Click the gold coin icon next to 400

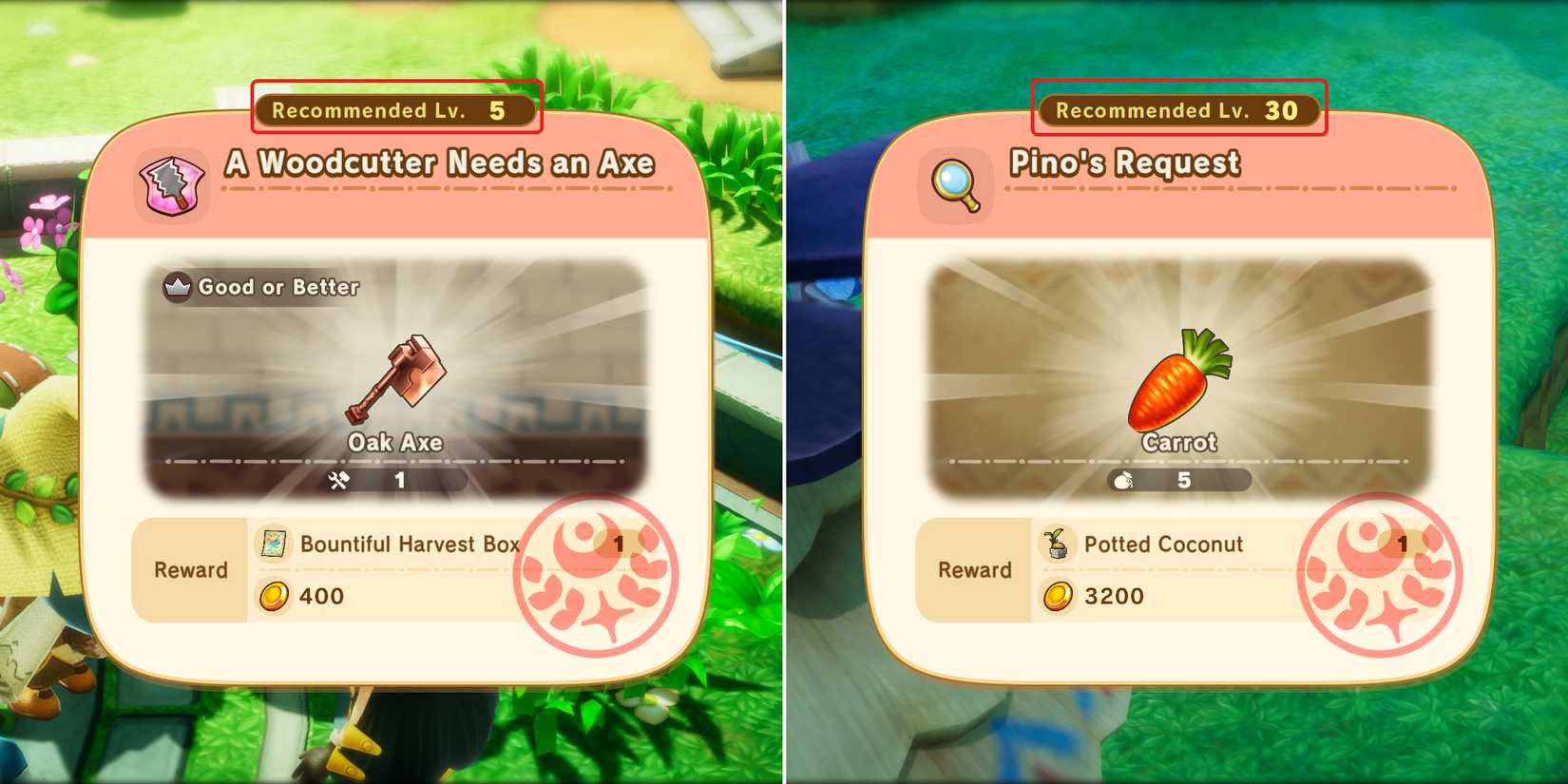tap(274, 597)
